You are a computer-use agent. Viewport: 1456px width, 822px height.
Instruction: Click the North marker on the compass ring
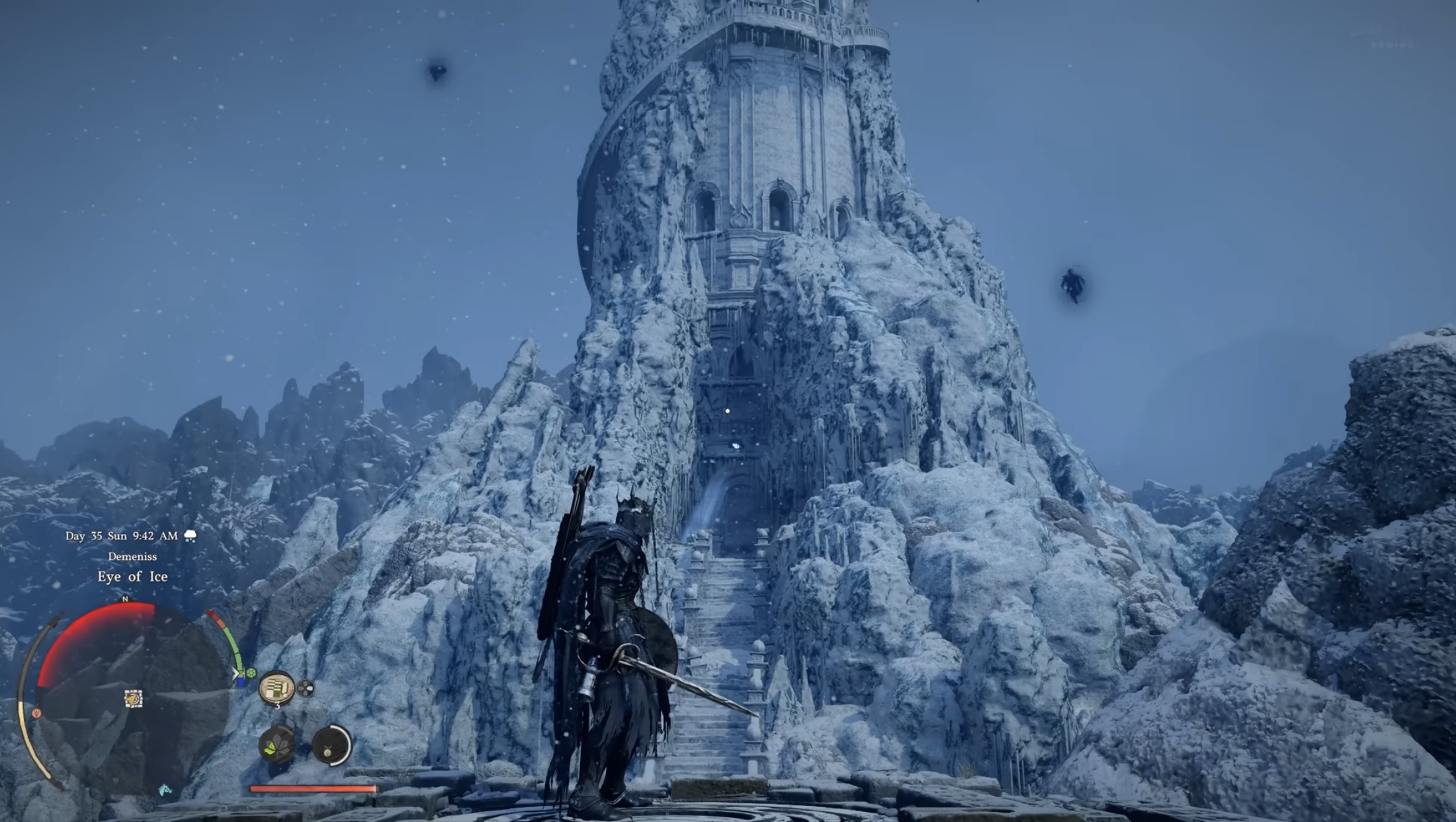(125, 598)
